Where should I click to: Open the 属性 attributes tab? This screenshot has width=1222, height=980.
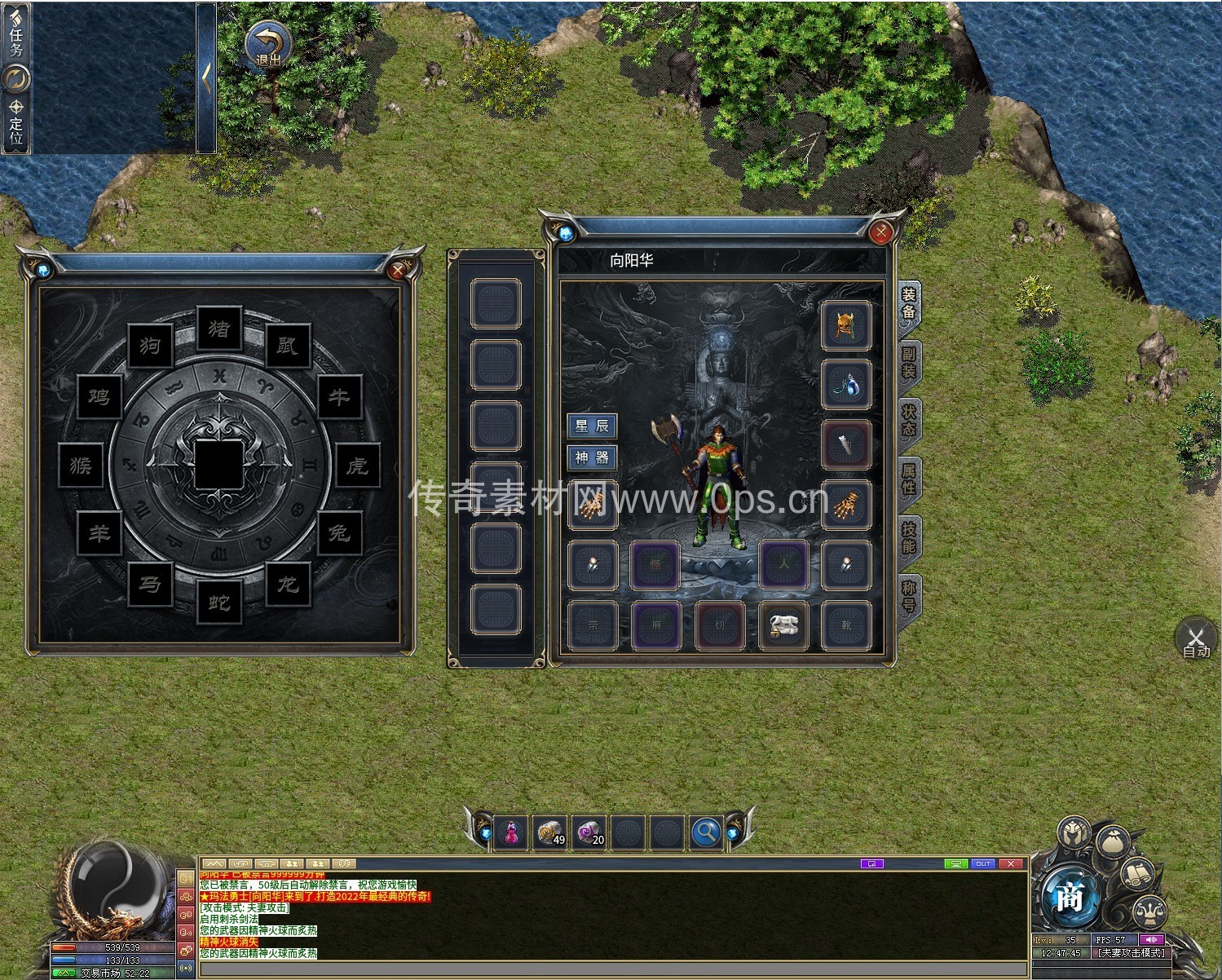coord(909,479)
